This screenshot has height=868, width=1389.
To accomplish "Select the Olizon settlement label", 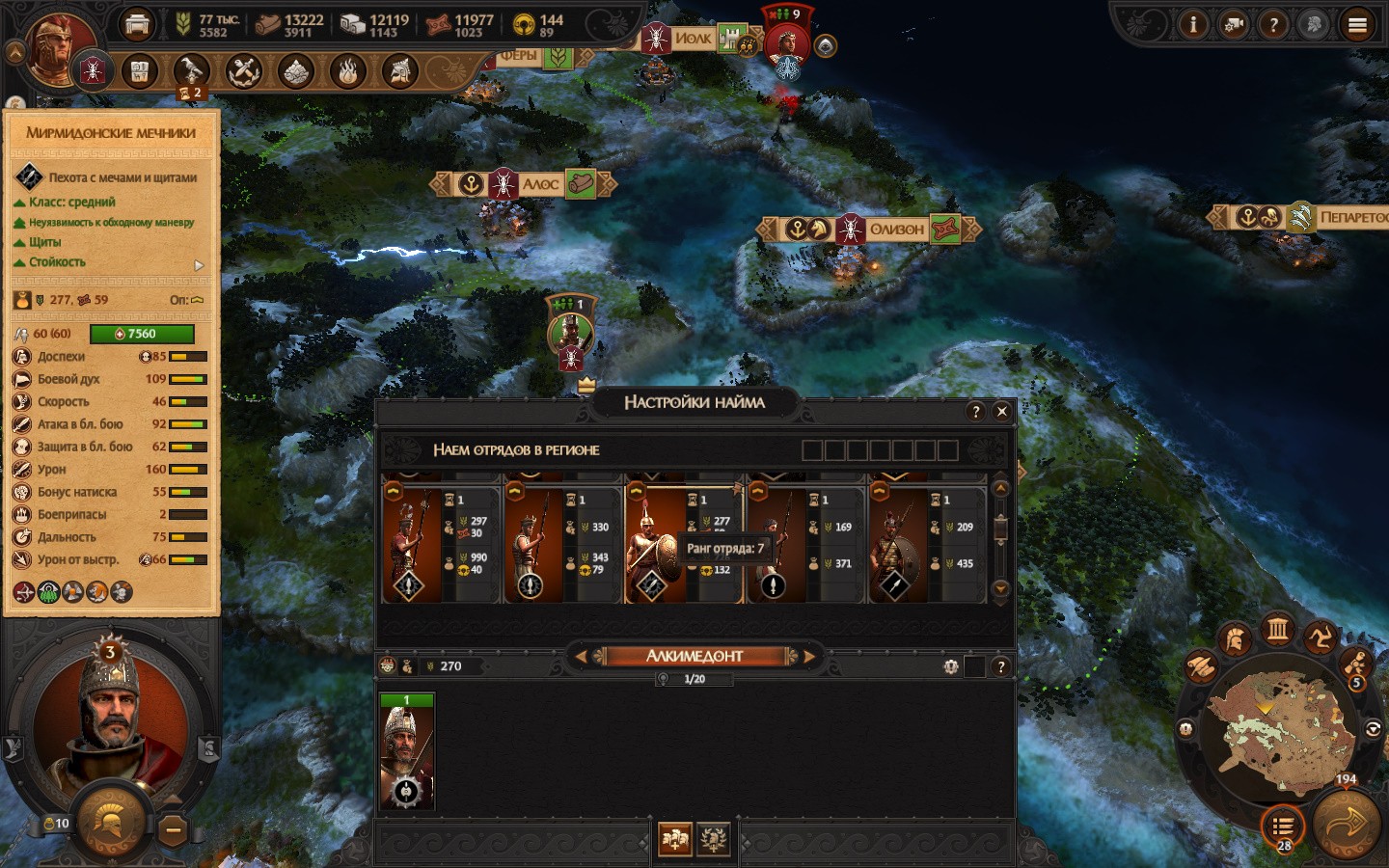I will tap(896, 230).
